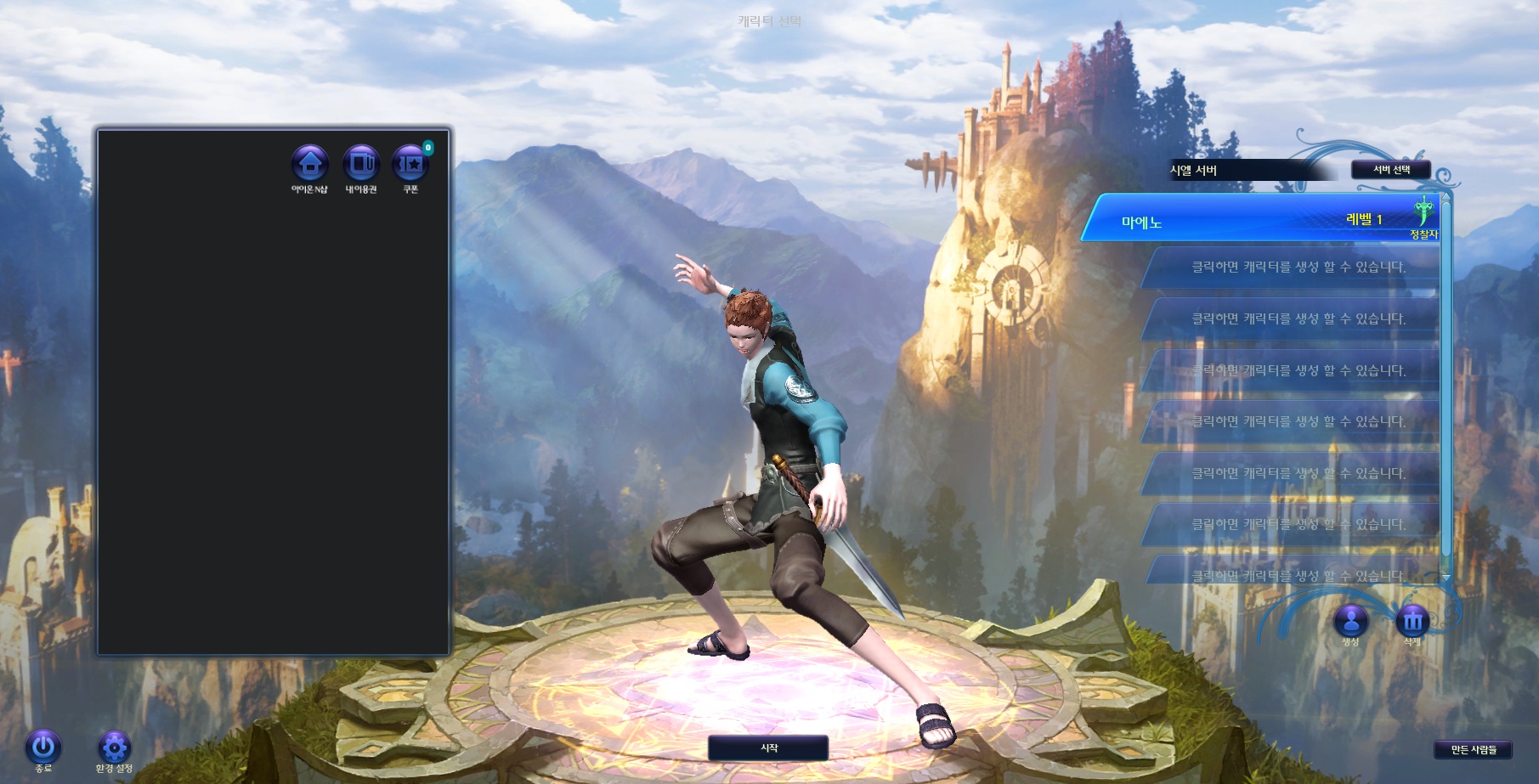Image resolution: width=1539 pixels, height=784 pixels.
Task: Open the 쿠폰 coupon icon
Action: 410,163
